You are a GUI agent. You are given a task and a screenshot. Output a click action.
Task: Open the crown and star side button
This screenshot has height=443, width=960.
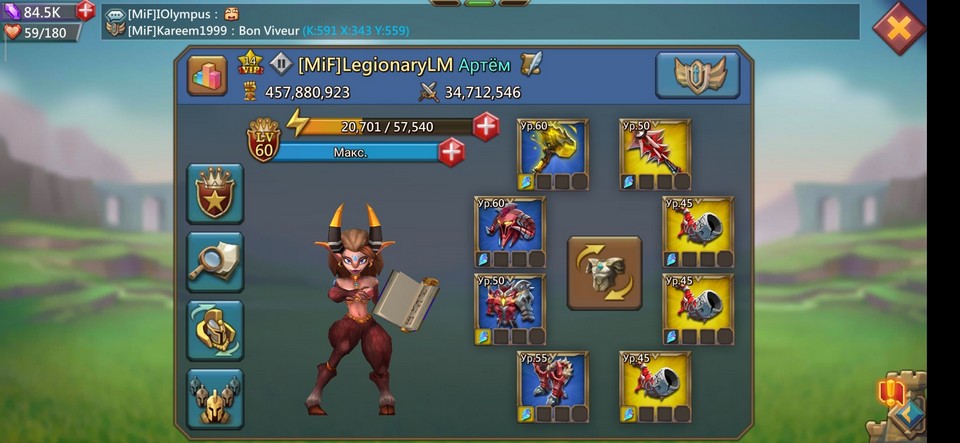pos(215,194)
